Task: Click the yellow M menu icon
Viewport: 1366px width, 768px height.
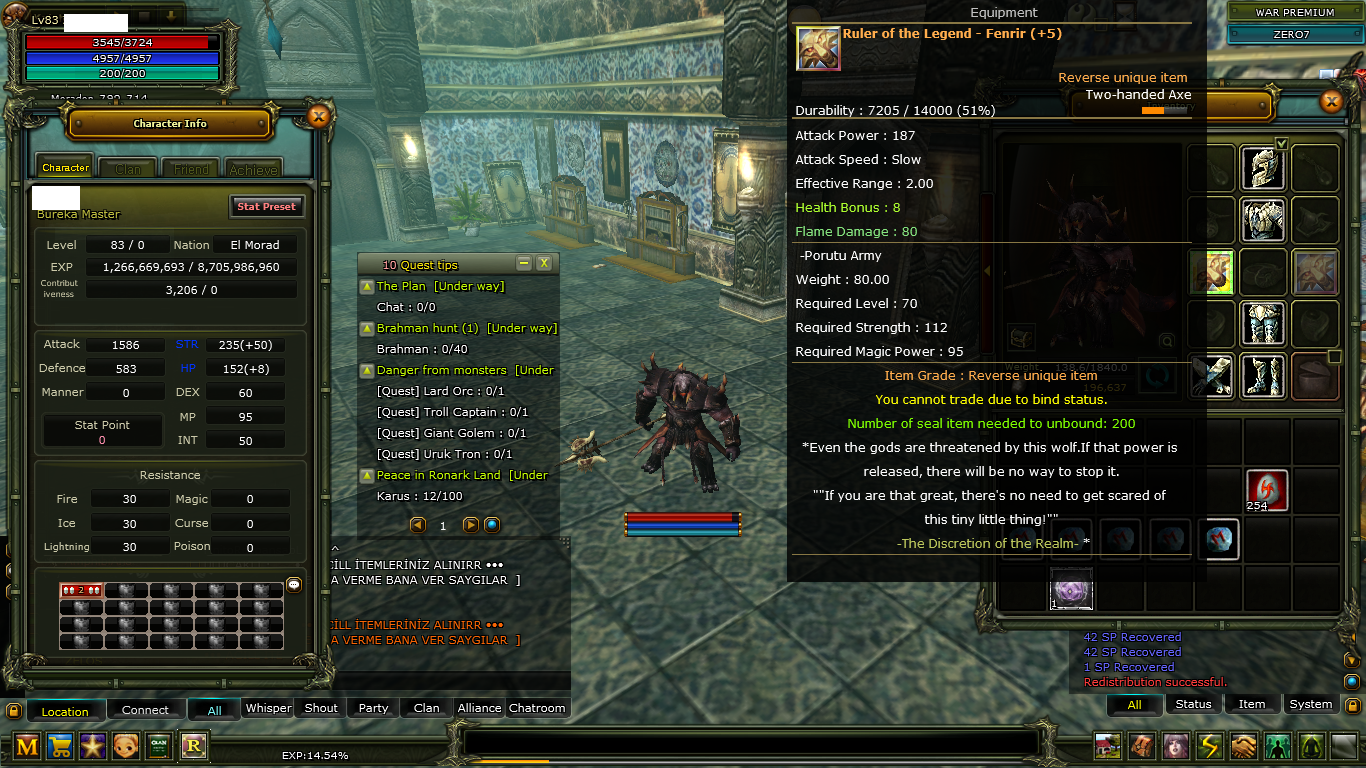Action: click(x=27, y=745)
